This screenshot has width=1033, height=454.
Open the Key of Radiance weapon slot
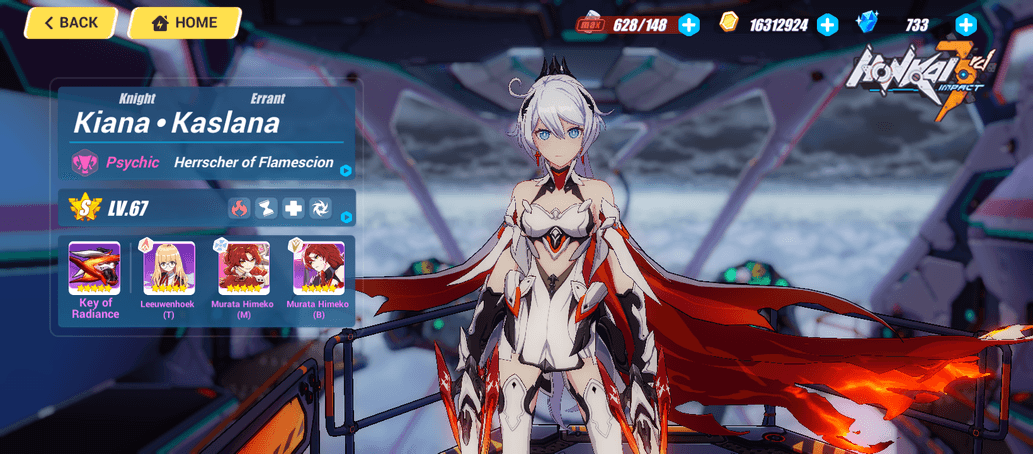pyautogui.click(x=94, y=268)
